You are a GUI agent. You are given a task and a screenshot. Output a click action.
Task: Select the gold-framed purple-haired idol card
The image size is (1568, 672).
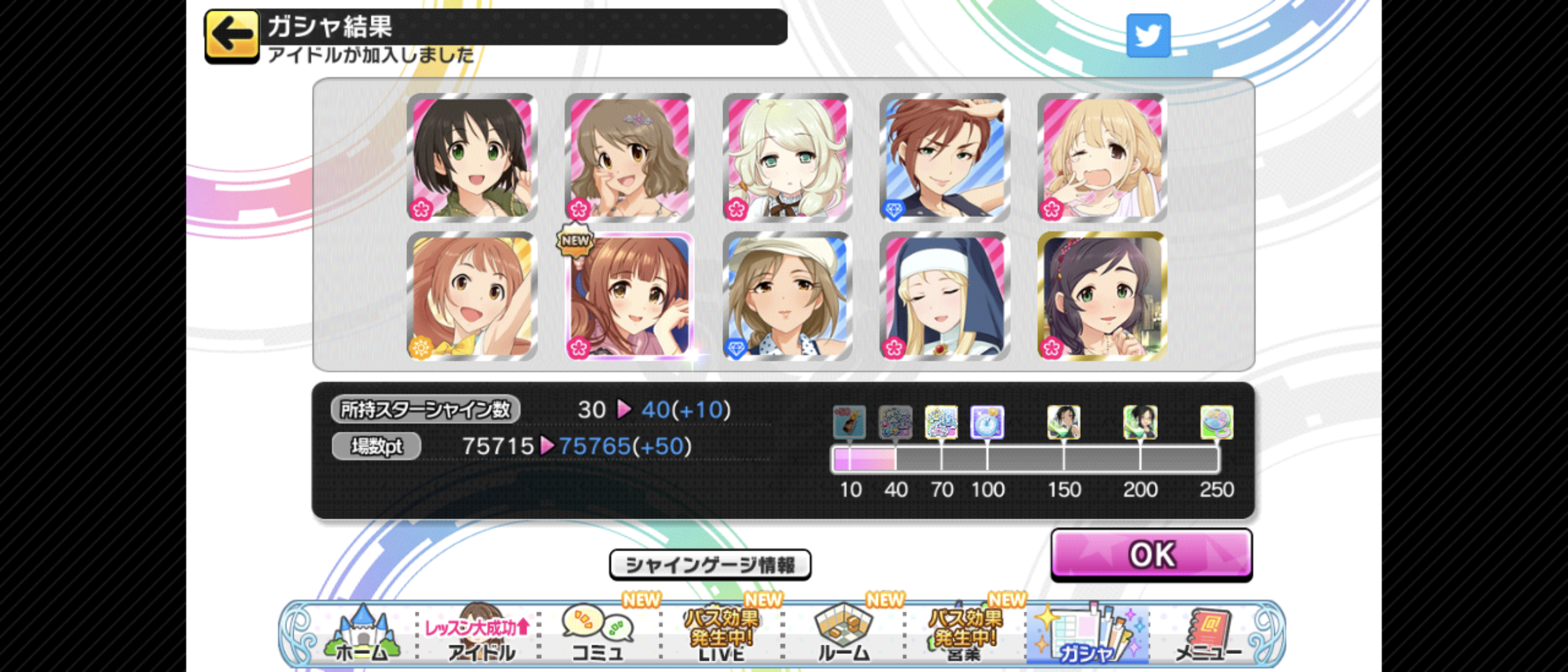tap(1102, 296)
